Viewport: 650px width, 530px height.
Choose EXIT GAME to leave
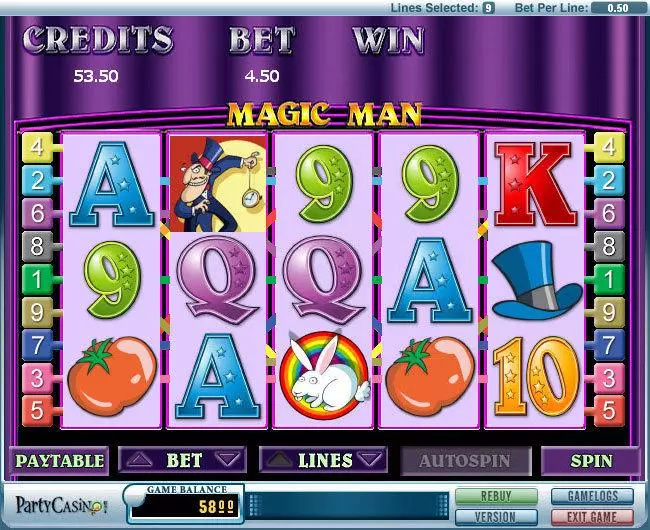click(x=592, y=516)
